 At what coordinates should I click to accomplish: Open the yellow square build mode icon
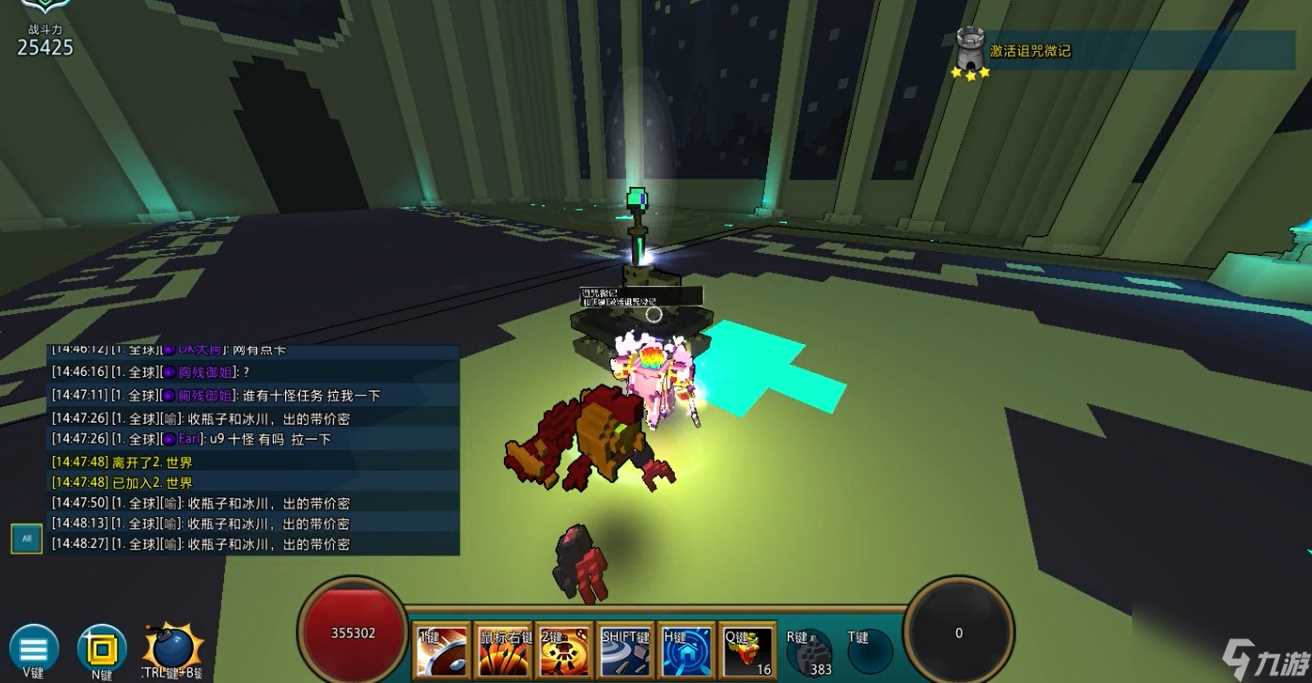pyautogui.click(x=101, y=649)
